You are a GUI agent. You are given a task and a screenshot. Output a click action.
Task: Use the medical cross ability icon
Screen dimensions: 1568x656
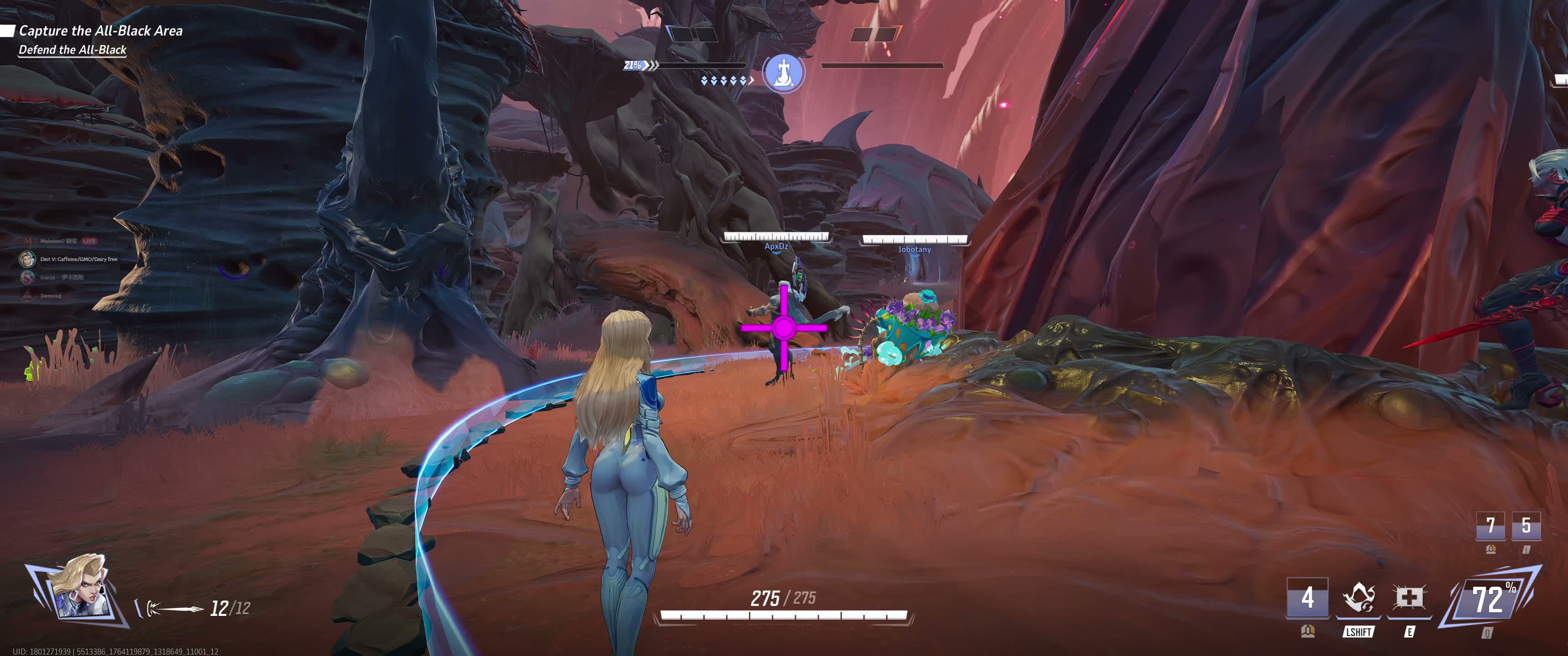point(1408,598)
